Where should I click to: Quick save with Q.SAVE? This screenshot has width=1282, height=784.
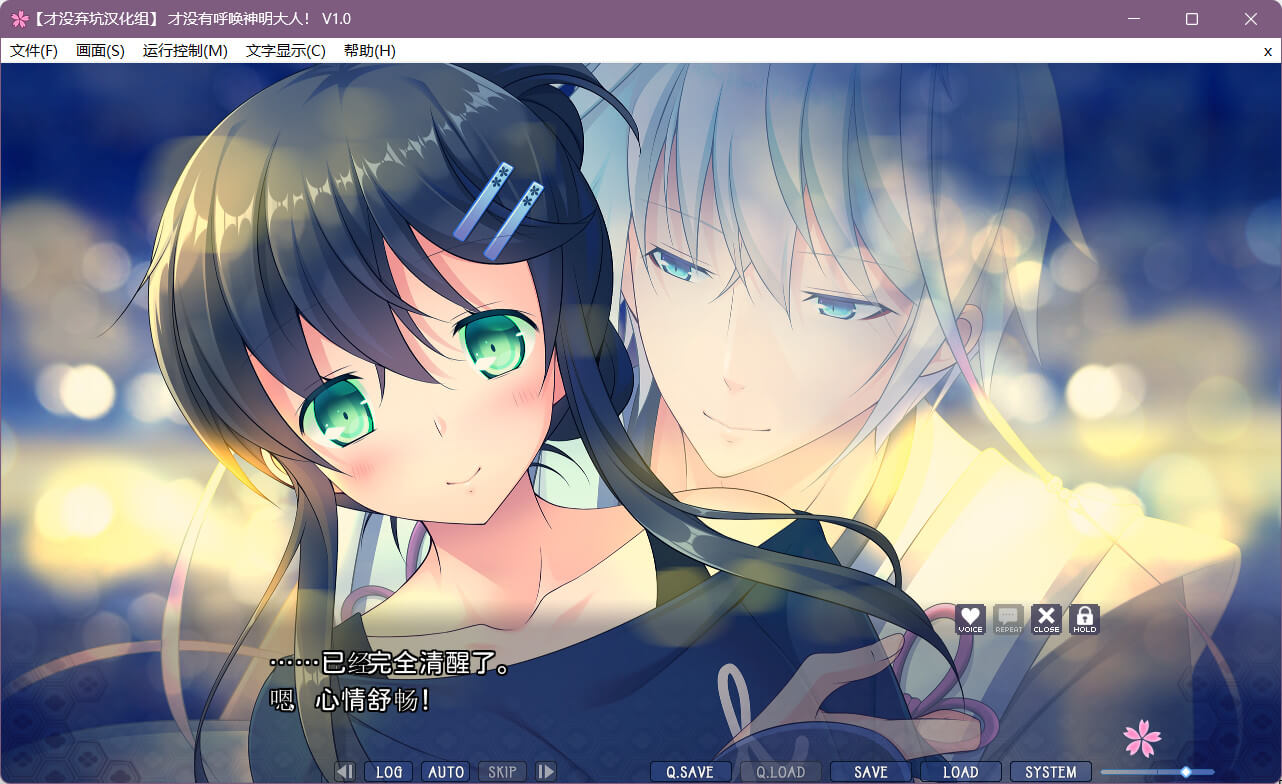(x=690, y=772)
